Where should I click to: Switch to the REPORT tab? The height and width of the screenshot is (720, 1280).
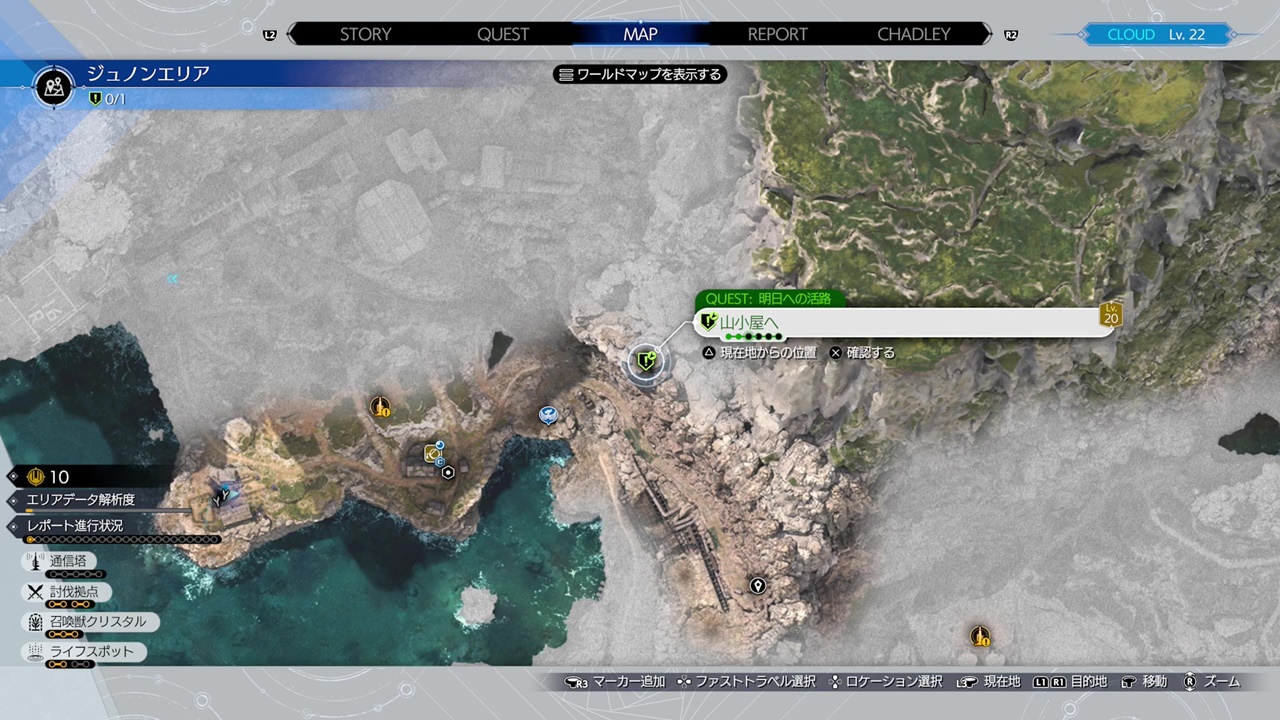777,34
